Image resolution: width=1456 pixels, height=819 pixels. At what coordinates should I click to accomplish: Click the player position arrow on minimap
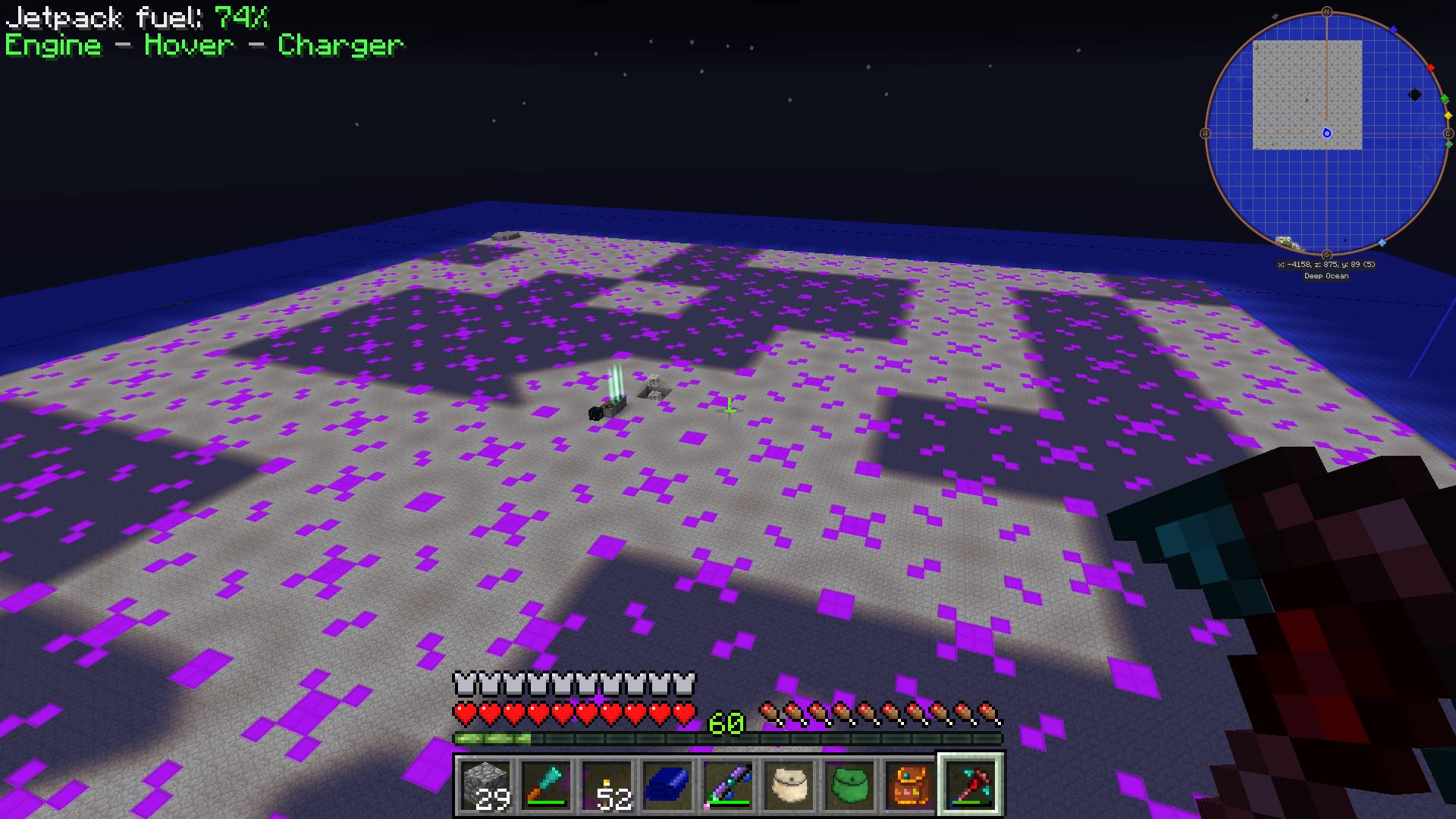tap(1327, 133)
